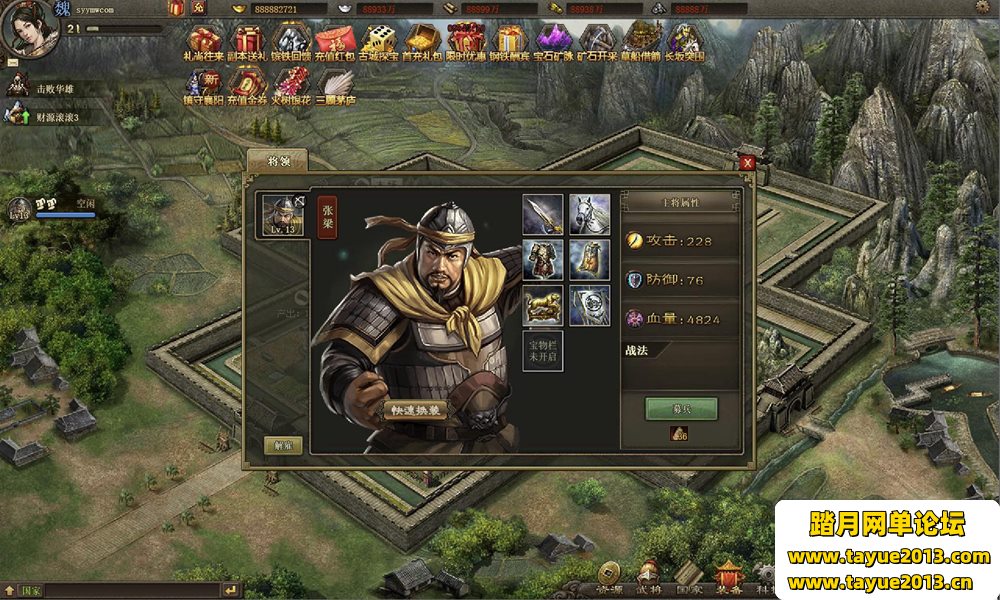Click the 快速换装 quick equip button
The image size is (1000, 600).
tap(414, 409)
